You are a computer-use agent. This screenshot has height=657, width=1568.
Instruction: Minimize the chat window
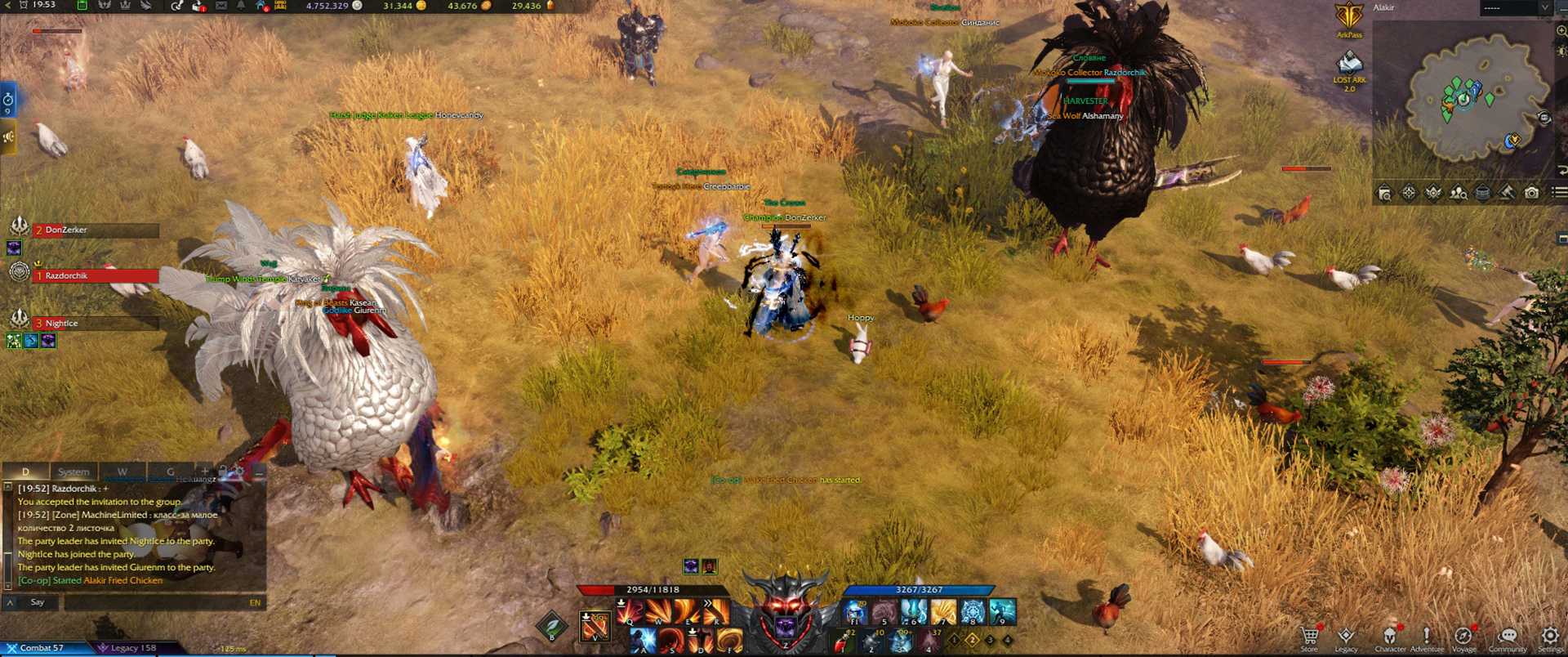259,472
